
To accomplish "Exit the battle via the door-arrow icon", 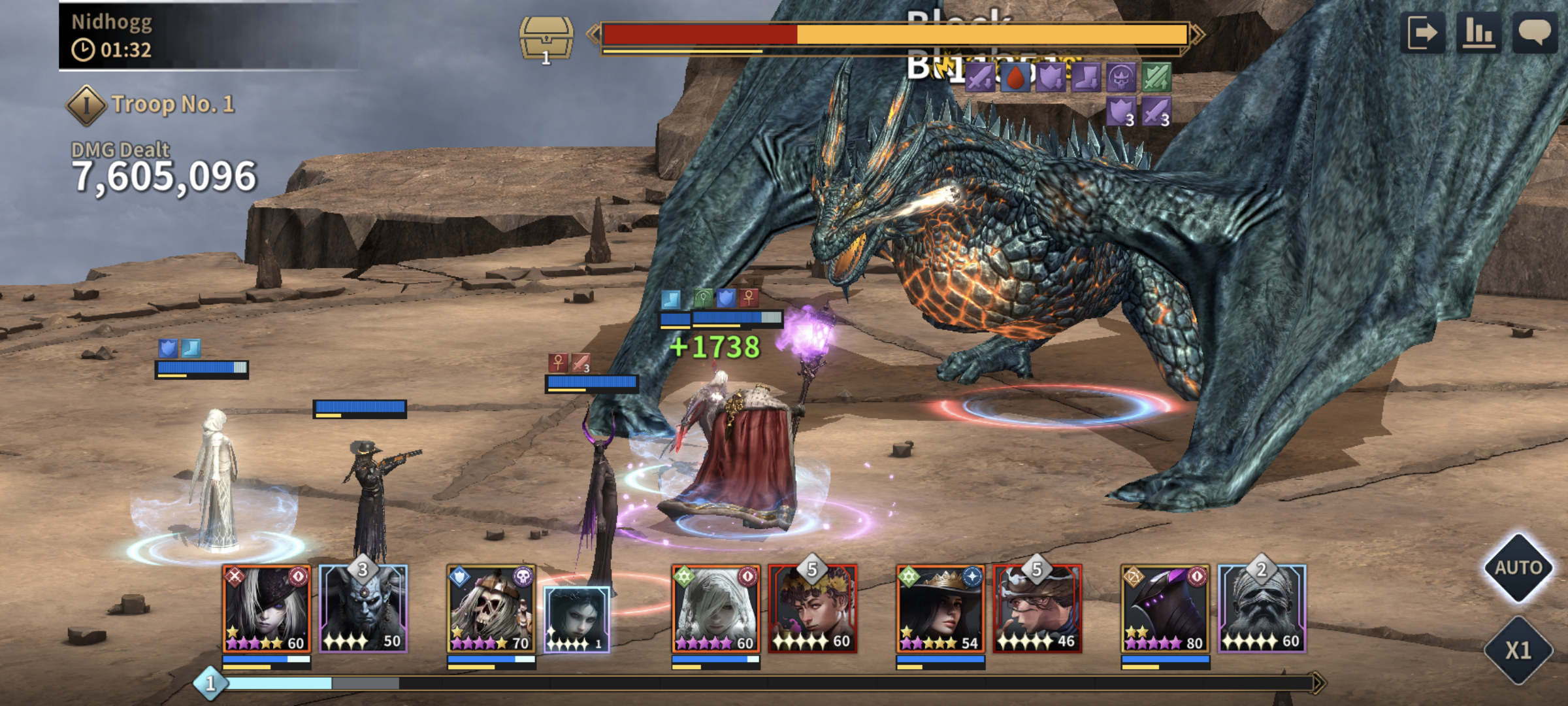I will pyautogui.click(x=1422, y=33).
